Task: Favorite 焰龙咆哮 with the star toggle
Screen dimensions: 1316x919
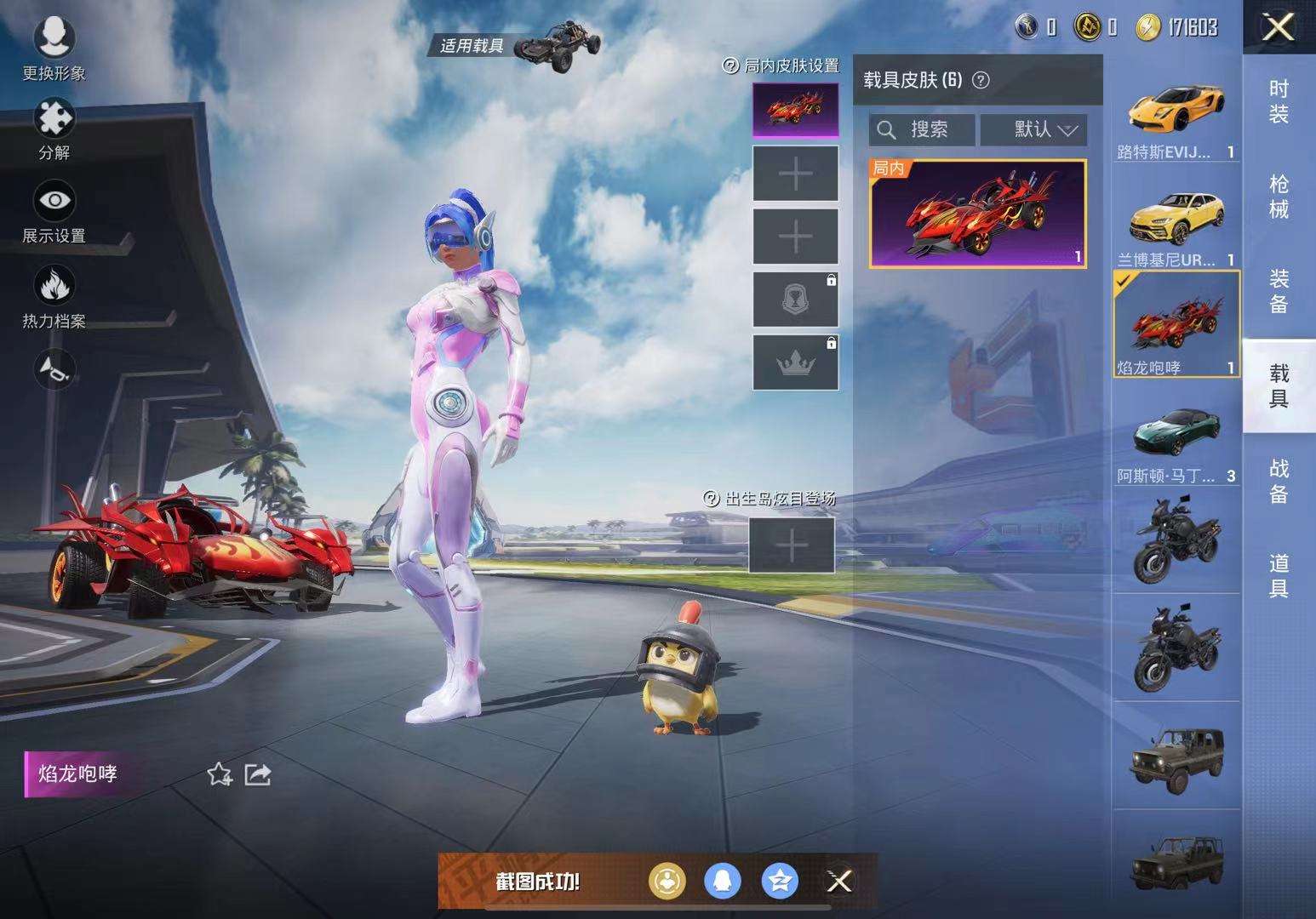Action: tap(220, 774)
